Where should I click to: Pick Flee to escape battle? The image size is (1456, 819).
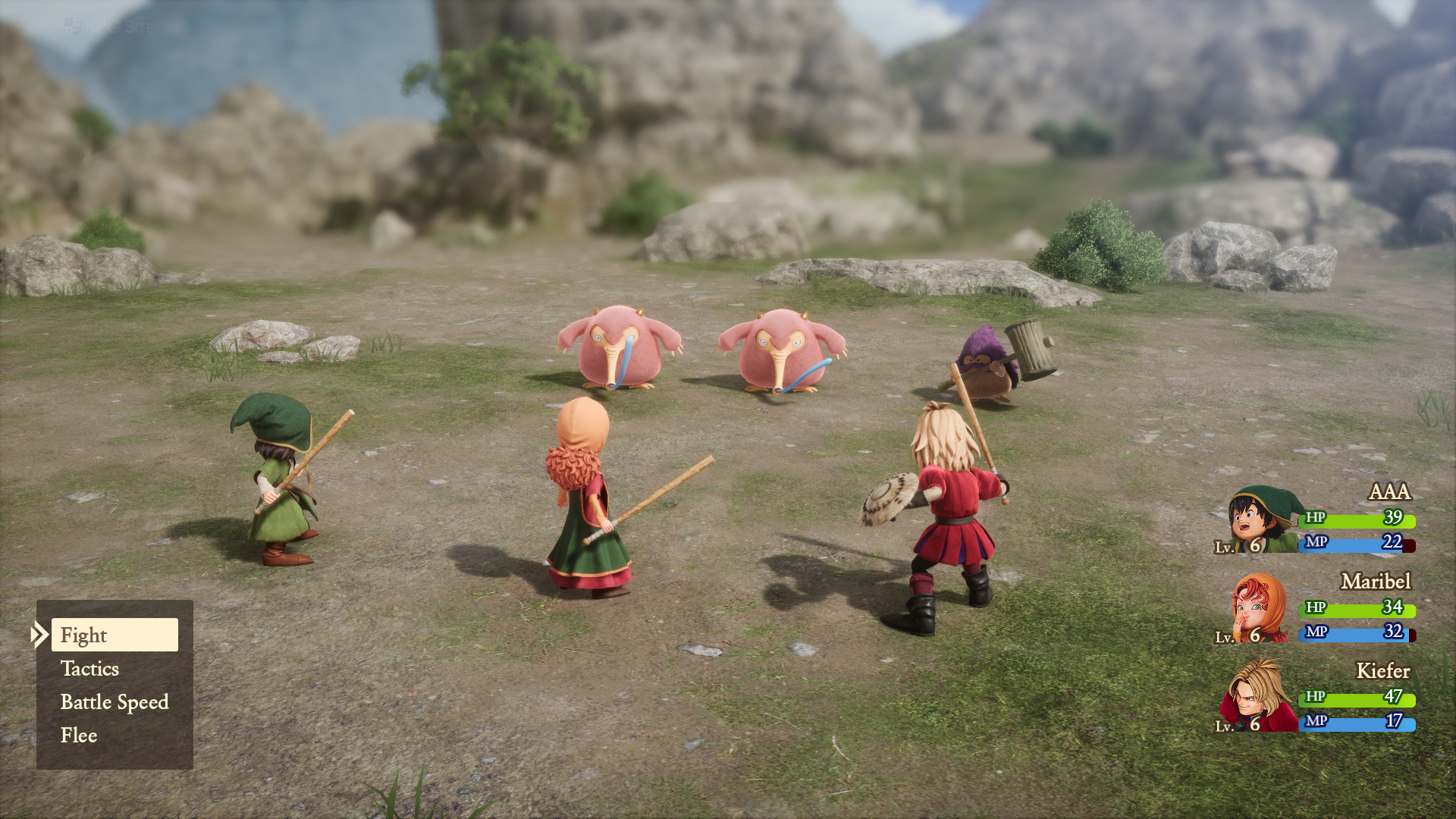click(x=79, y=736)
